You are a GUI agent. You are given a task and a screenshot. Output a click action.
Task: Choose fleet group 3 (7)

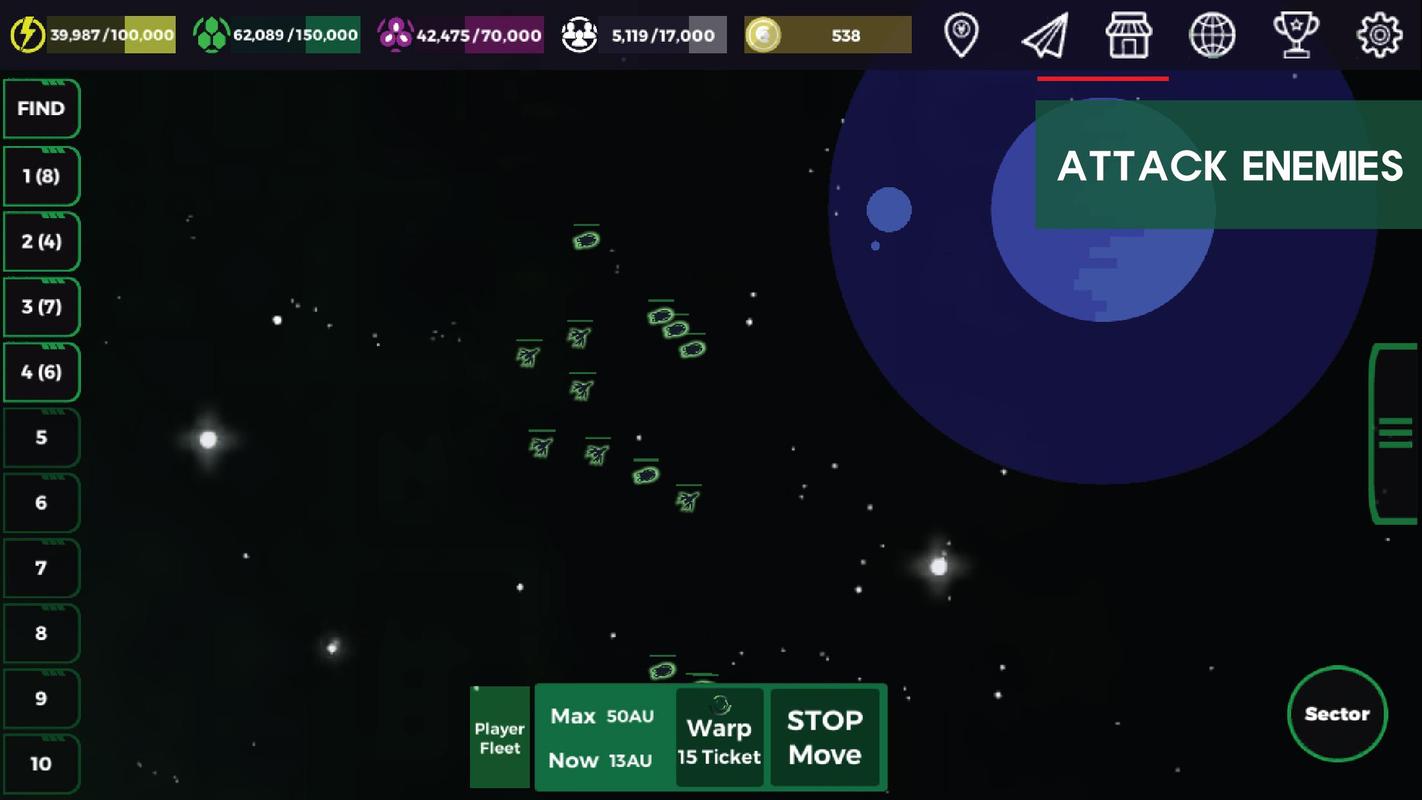pyautogui.click(x=41, y=307)
